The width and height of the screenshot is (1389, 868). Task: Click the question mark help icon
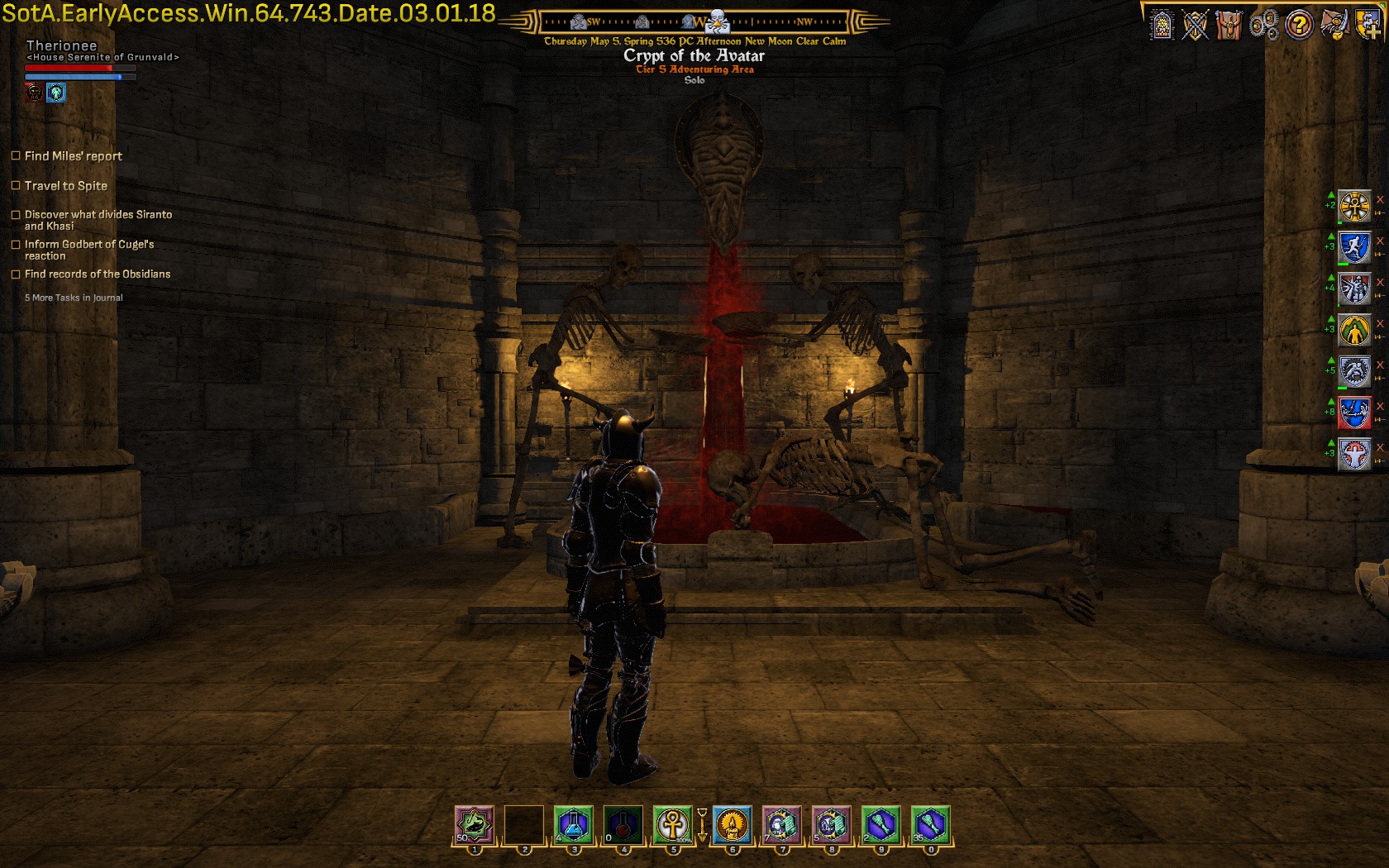tap(1299, 26)
